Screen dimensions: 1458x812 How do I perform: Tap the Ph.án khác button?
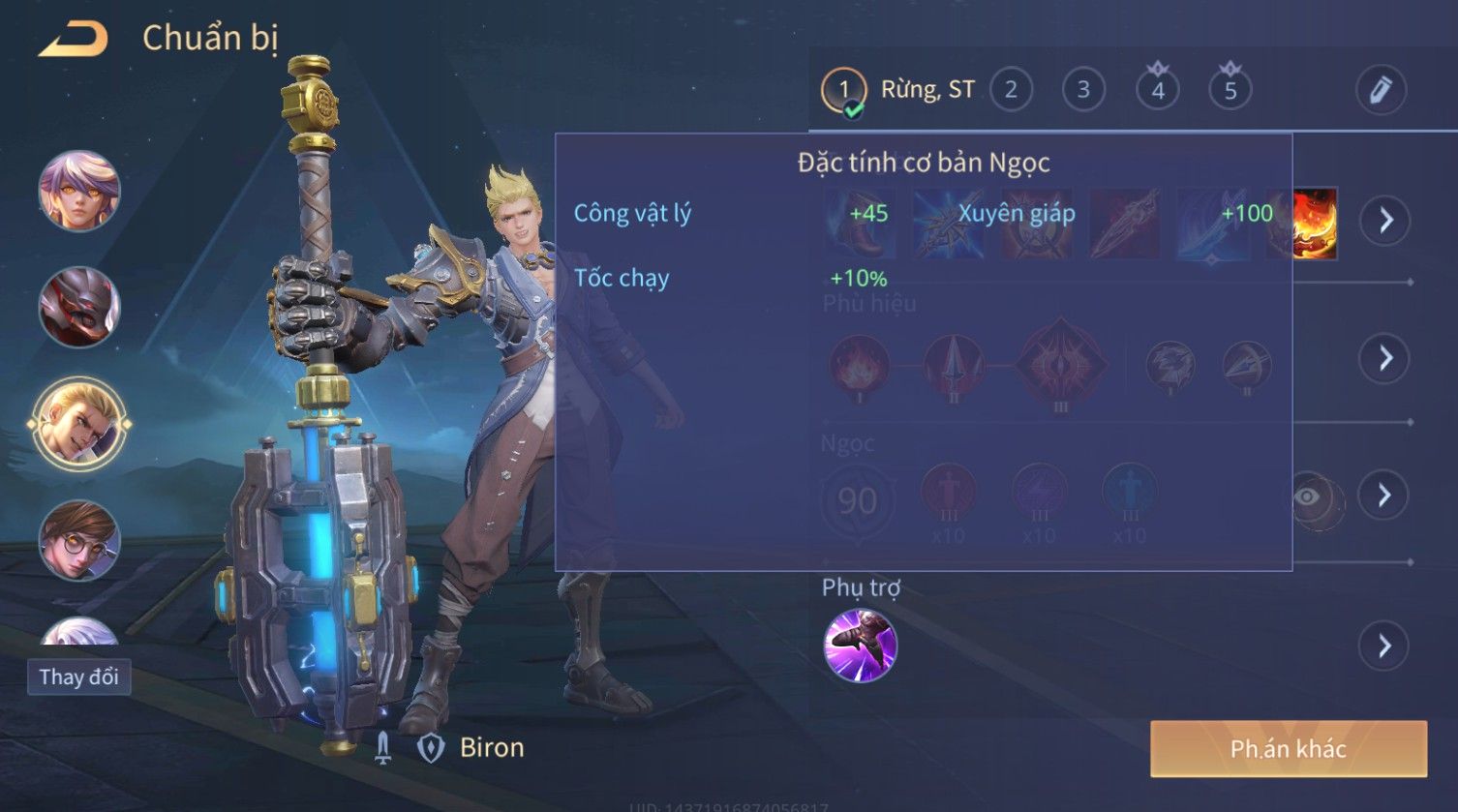[1288, 748]
